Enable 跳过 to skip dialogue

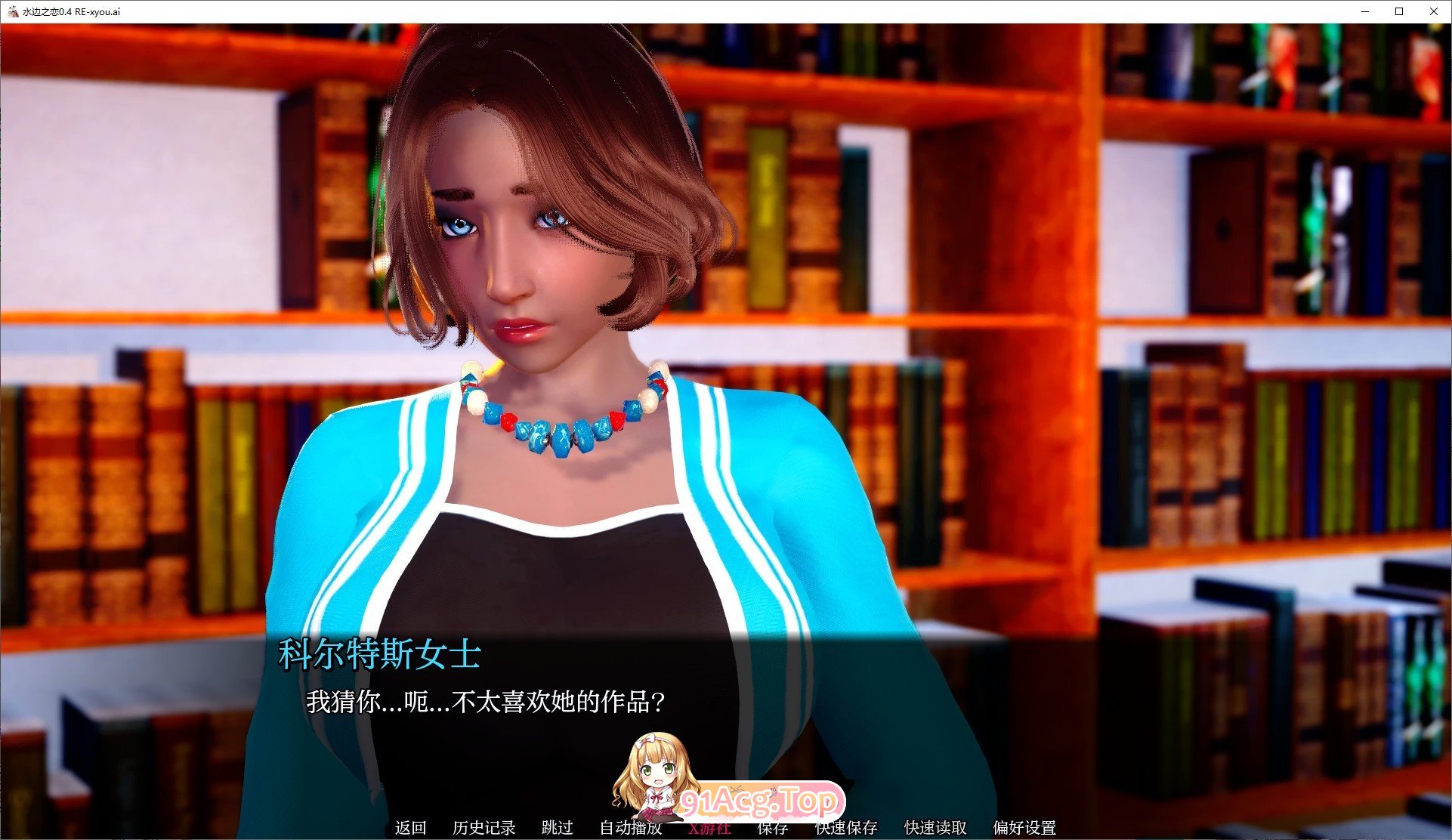click(x=557, y=828)
